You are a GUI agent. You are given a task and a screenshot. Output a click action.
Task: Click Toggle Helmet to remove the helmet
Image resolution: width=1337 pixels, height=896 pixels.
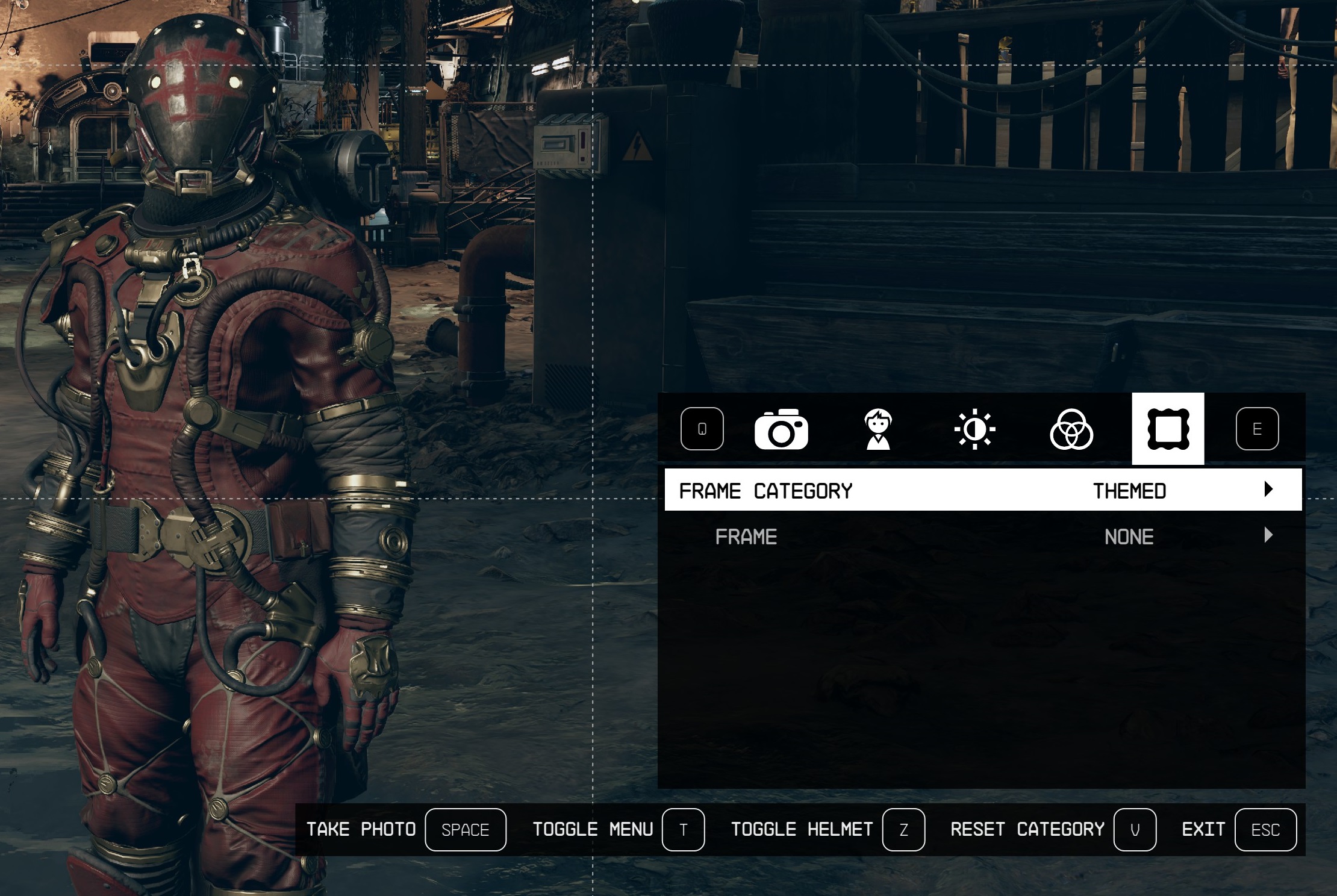tap(903, 830)
